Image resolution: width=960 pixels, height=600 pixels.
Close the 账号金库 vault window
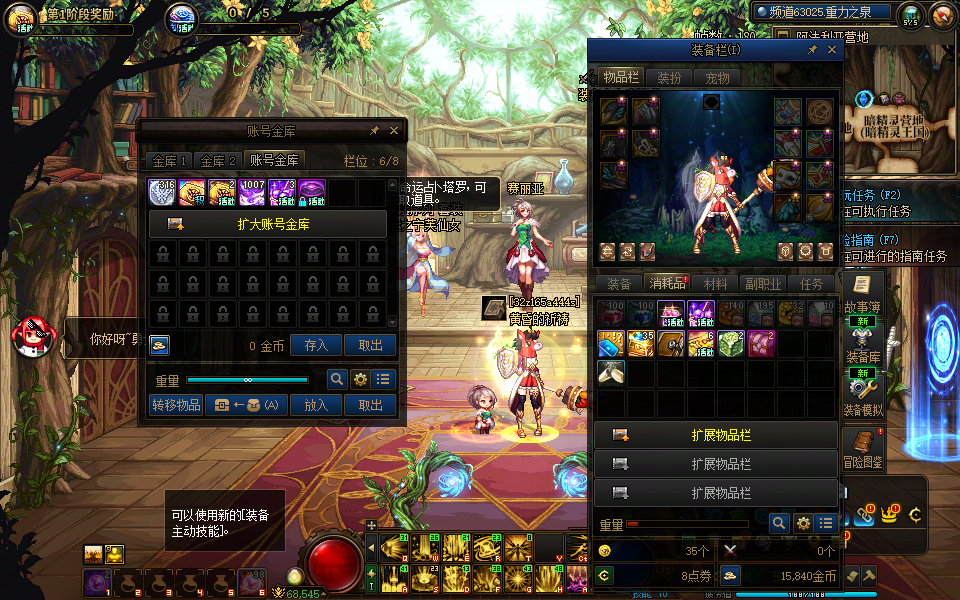393,131
